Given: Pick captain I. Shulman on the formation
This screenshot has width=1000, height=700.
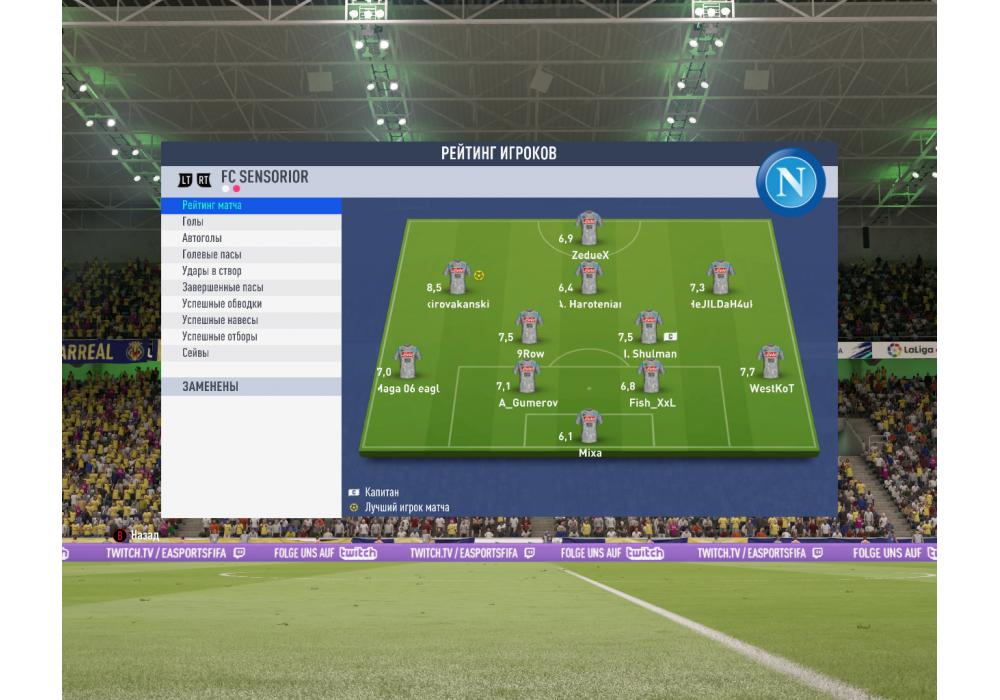Looking at the screenshot, I should (648, 327).
